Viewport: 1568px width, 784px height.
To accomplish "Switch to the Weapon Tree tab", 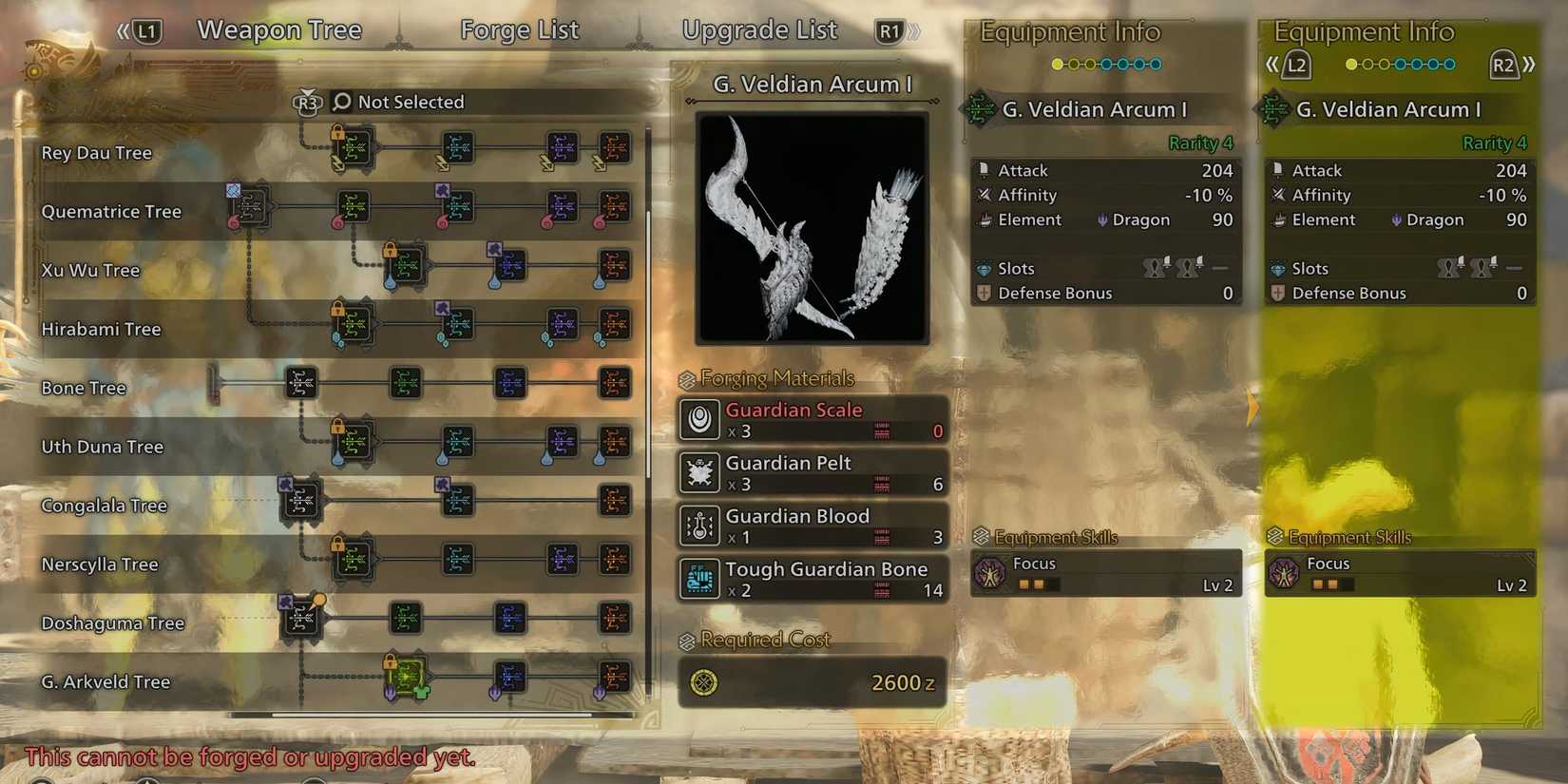I will click(x=278, y=30).
